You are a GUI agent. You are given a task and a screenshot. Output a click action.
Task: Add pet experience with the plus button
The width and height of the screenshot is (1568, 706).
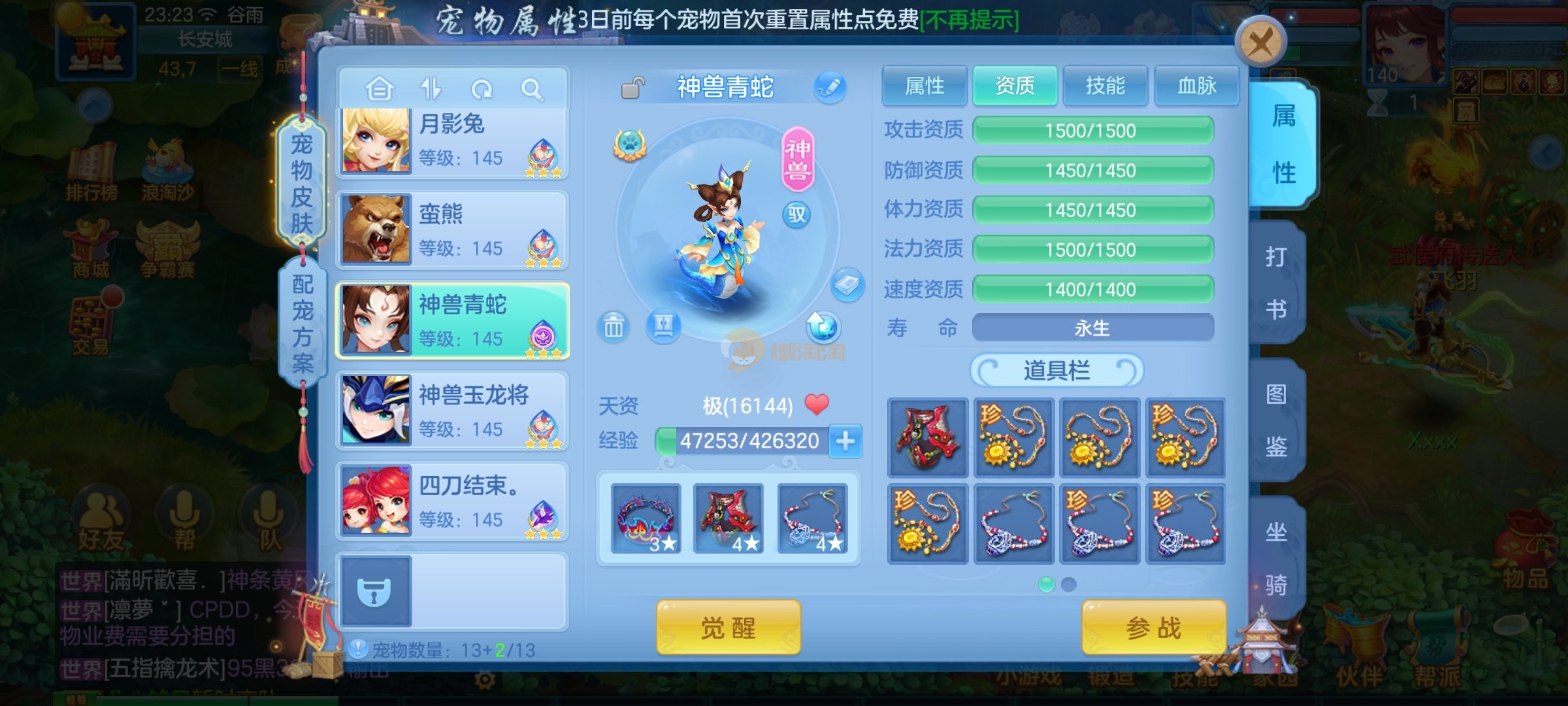tap(845, 441)
